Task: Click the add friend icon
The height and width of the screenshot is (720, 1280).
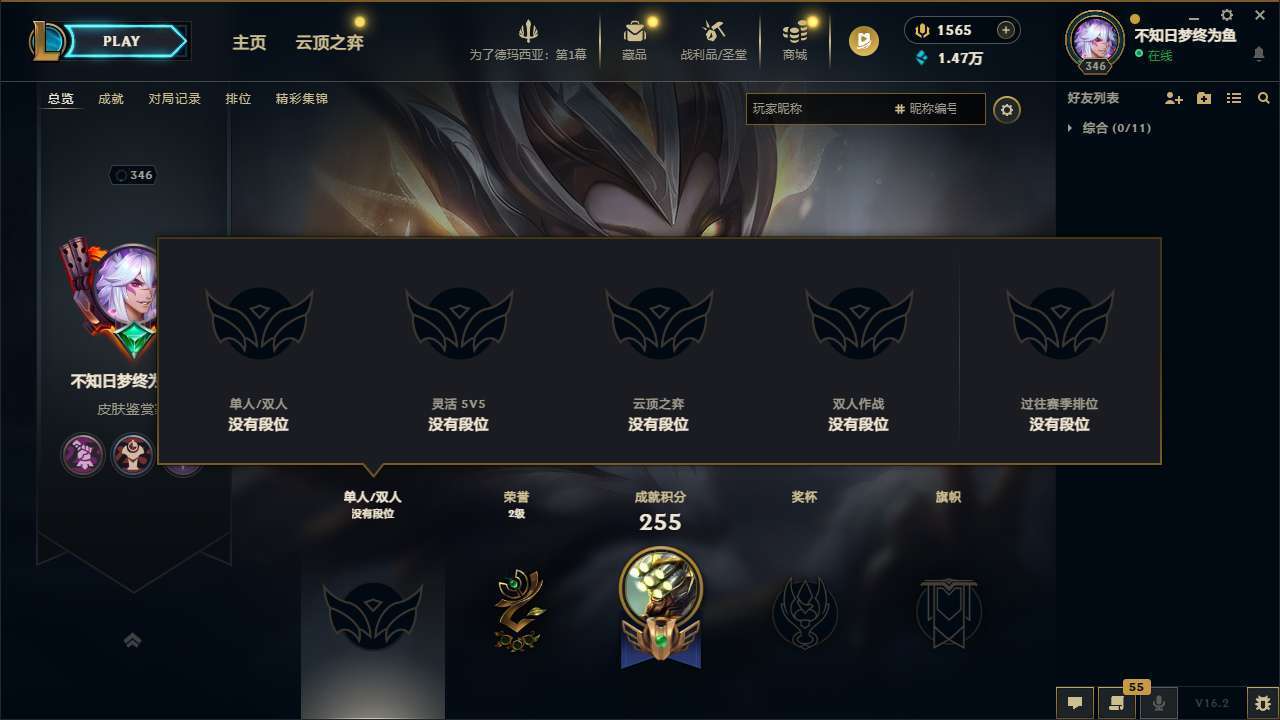Action: [1173, 98]
